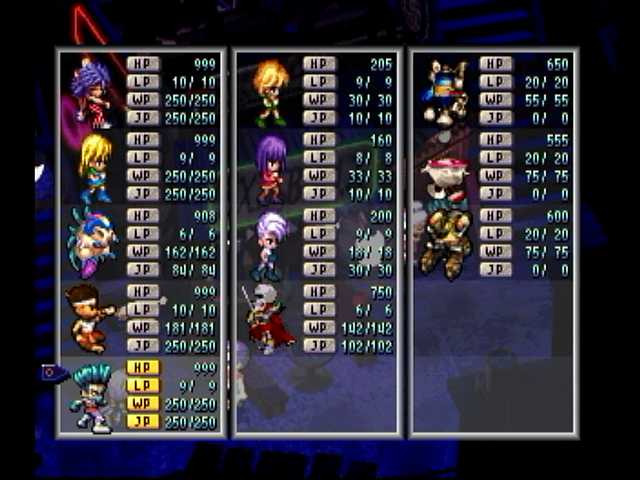
Task: Select the purple-haired girl with 160 HP
Action: 270,168
